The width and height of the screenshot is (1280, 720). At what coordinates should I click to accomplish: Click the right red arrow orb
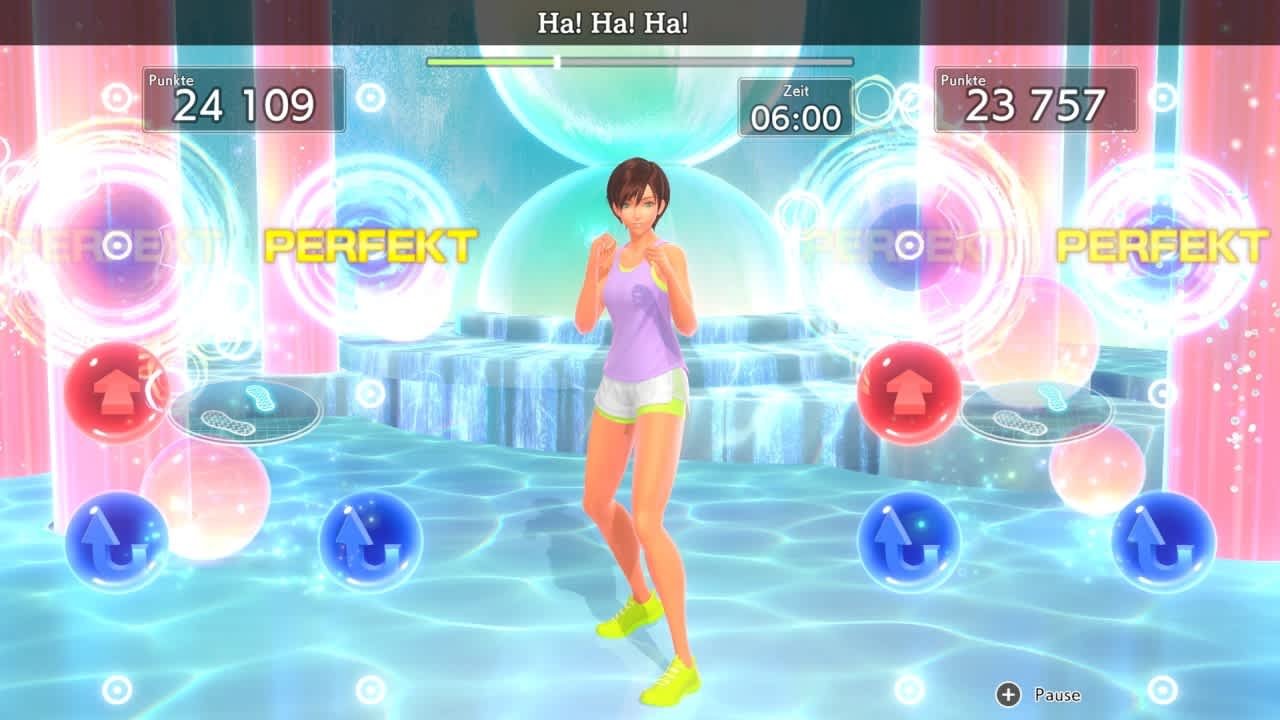911,390
